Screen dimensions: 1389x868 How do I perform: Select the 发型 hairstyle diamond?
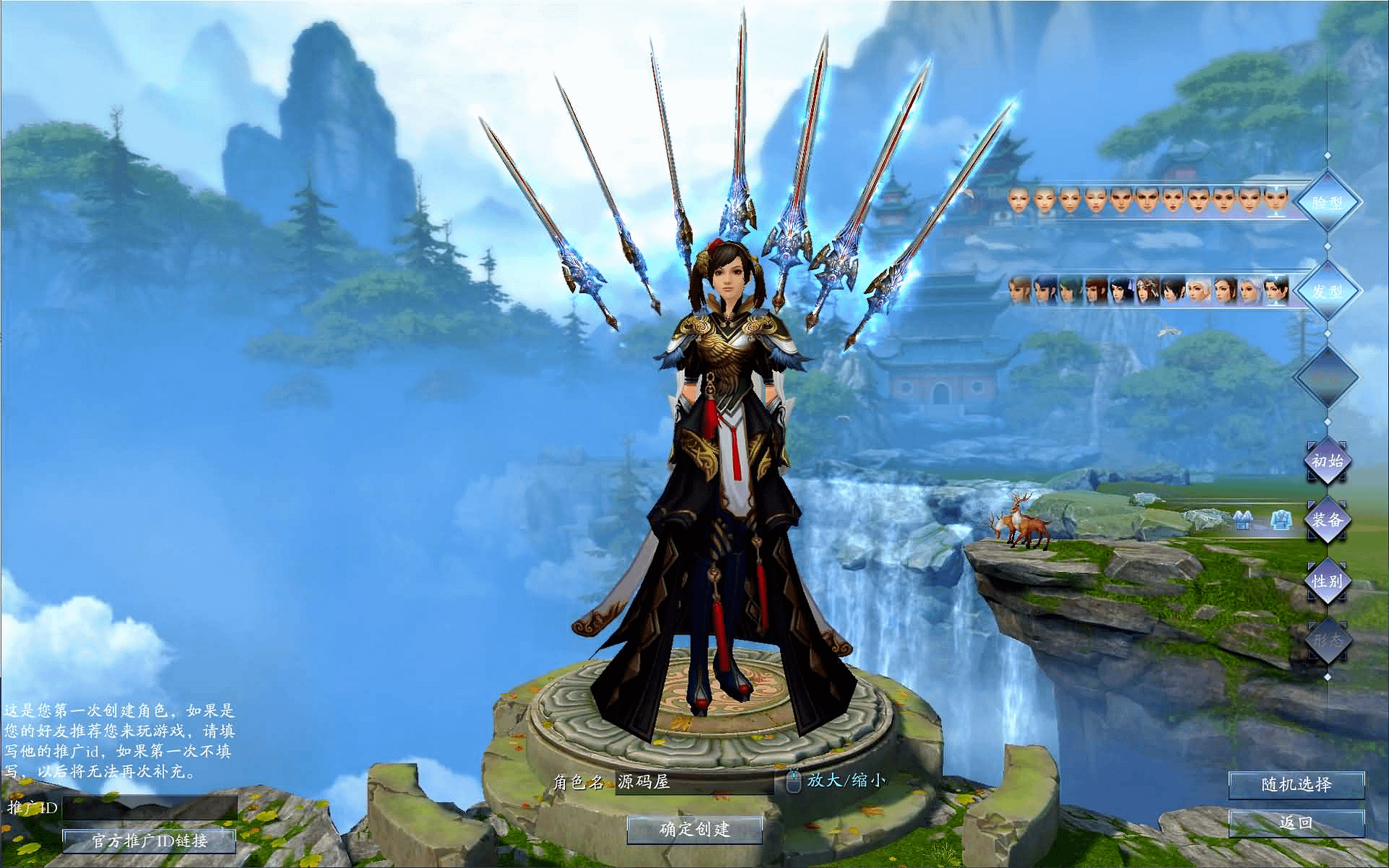(x=1328, y=292)
